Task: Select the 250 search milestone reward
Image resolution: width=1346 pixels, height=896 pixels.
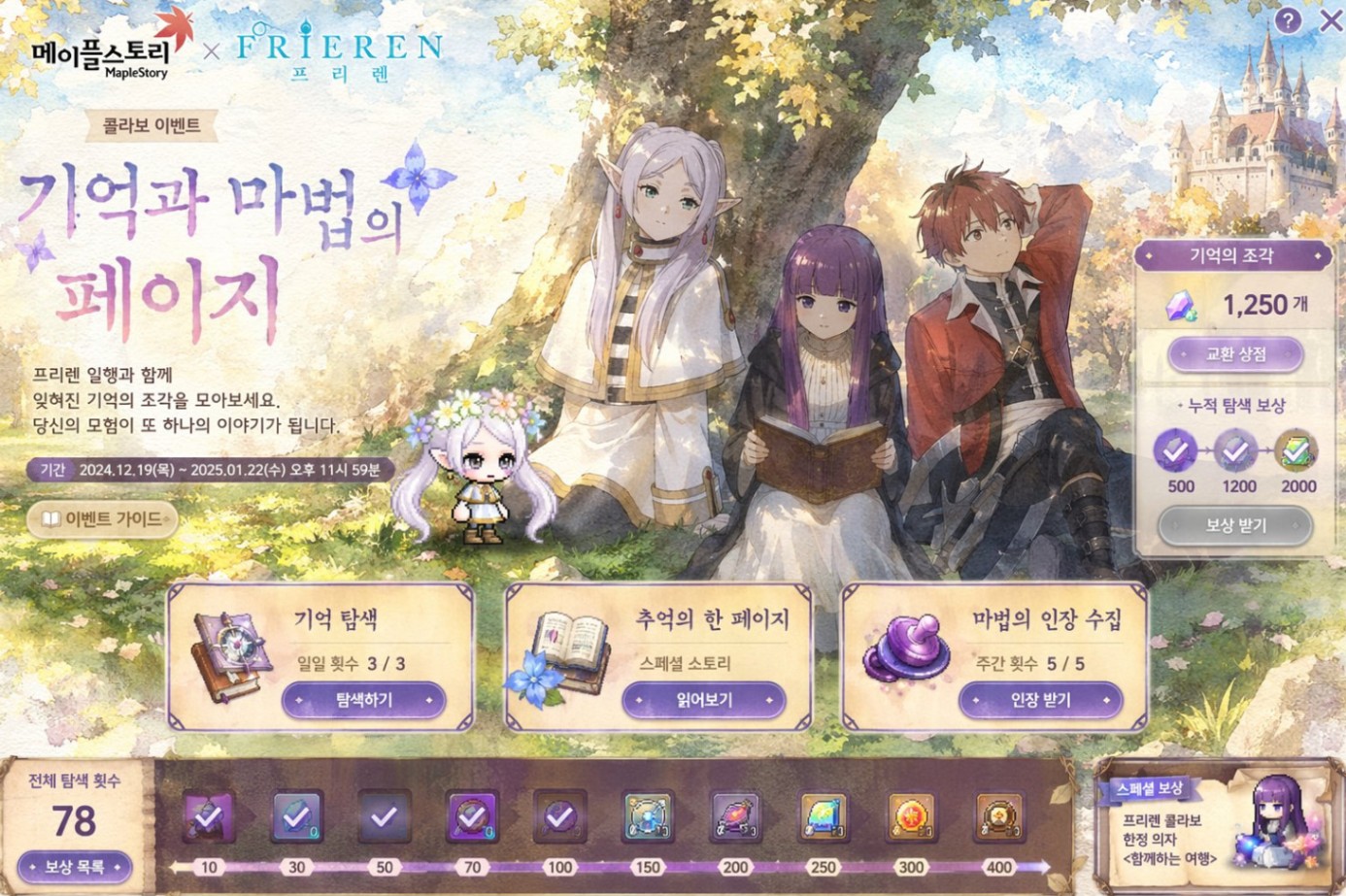Action: tap(824, 816)
